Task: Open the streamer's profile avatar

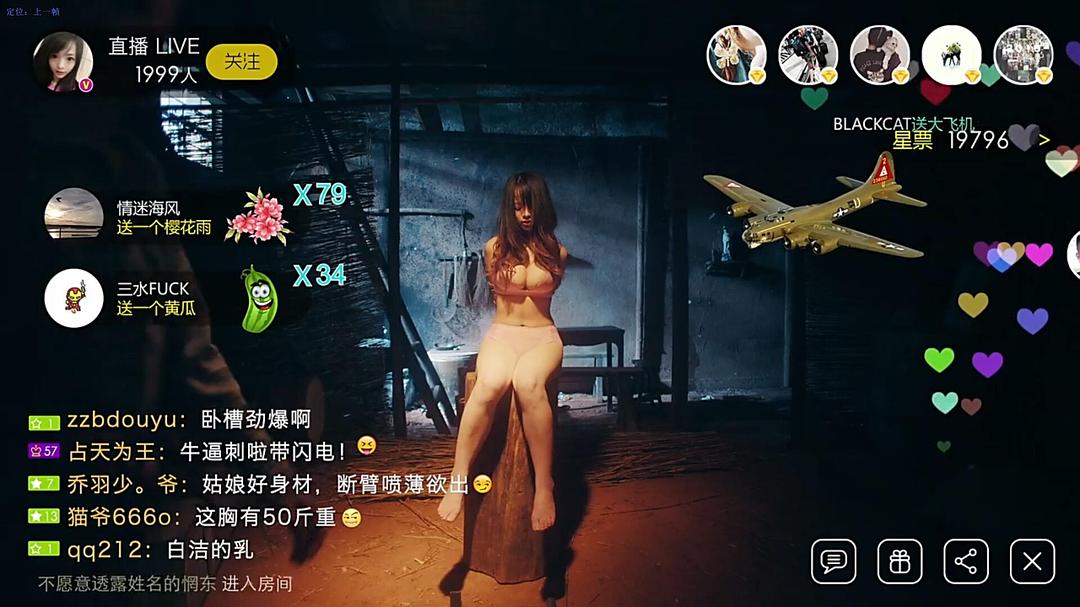Action: coord(63,61)
